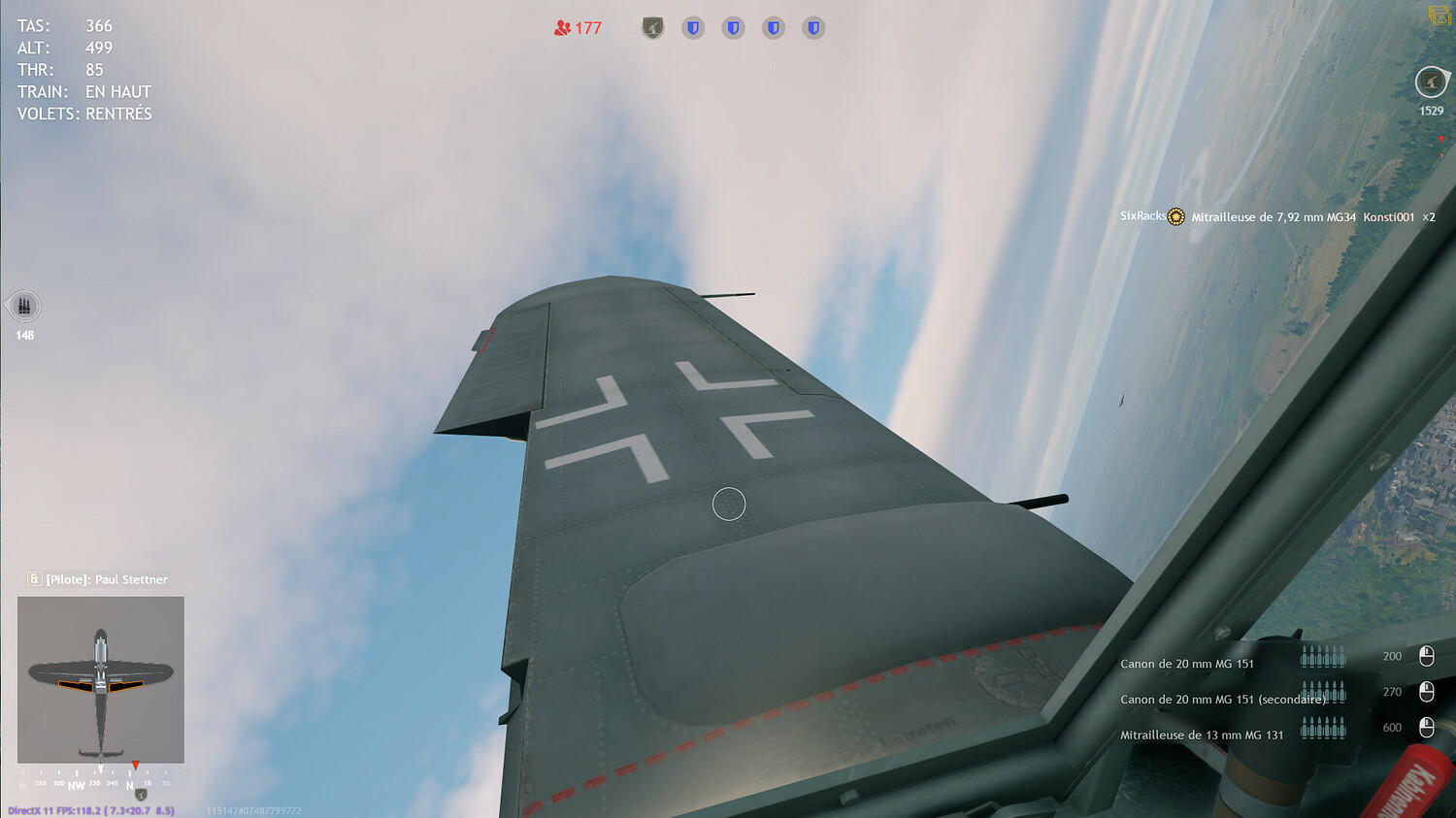Viewport: 1456px width, 818px height.
Task: Click SixRacks' unit emblem in the kill feed
Action: (1175, 216)
